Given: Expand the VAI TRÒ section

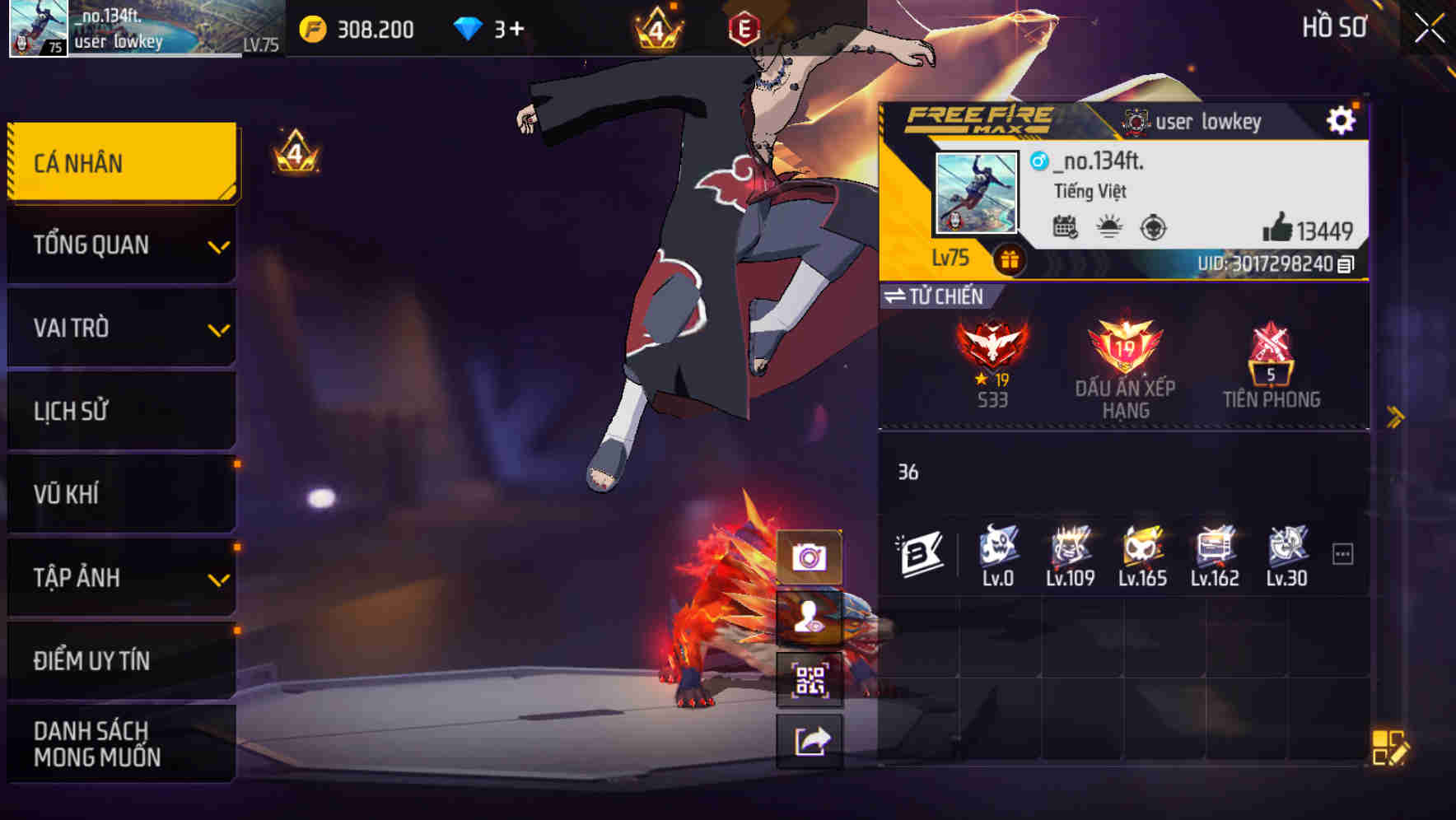Looking at the screenshot, I should [121, 328].
